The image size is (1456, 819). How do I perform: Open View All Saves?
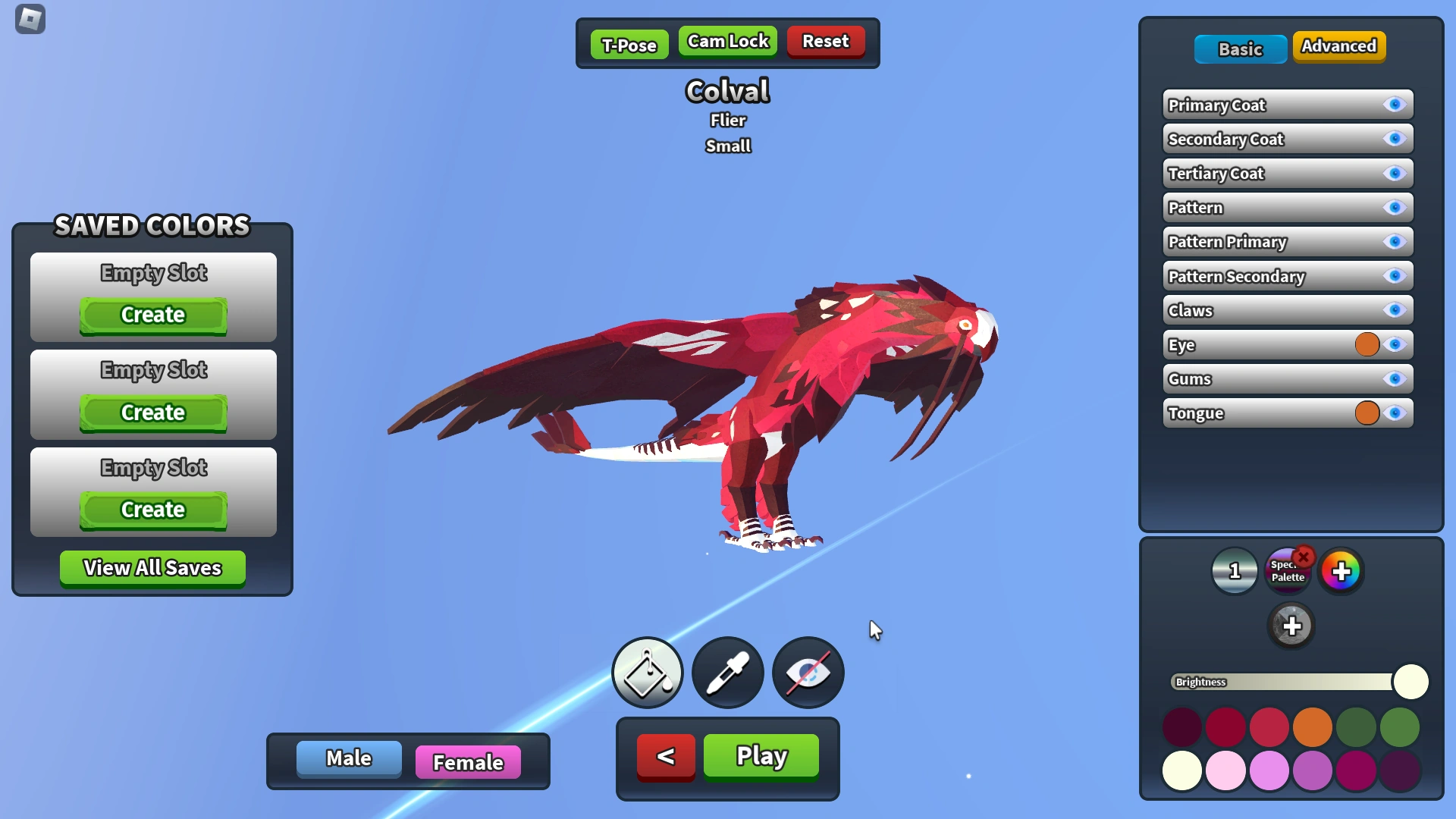152,568
